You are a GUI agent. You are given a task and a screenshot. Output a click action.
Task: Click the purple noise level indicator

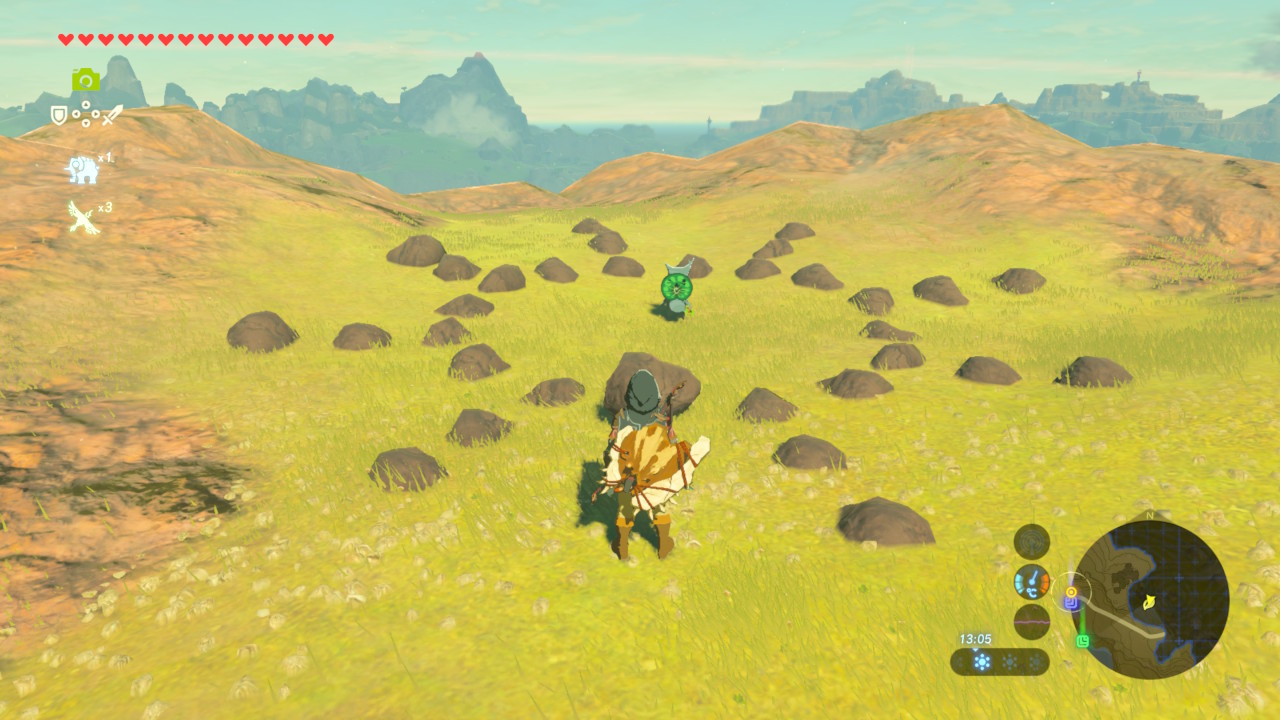[1031, 621]
